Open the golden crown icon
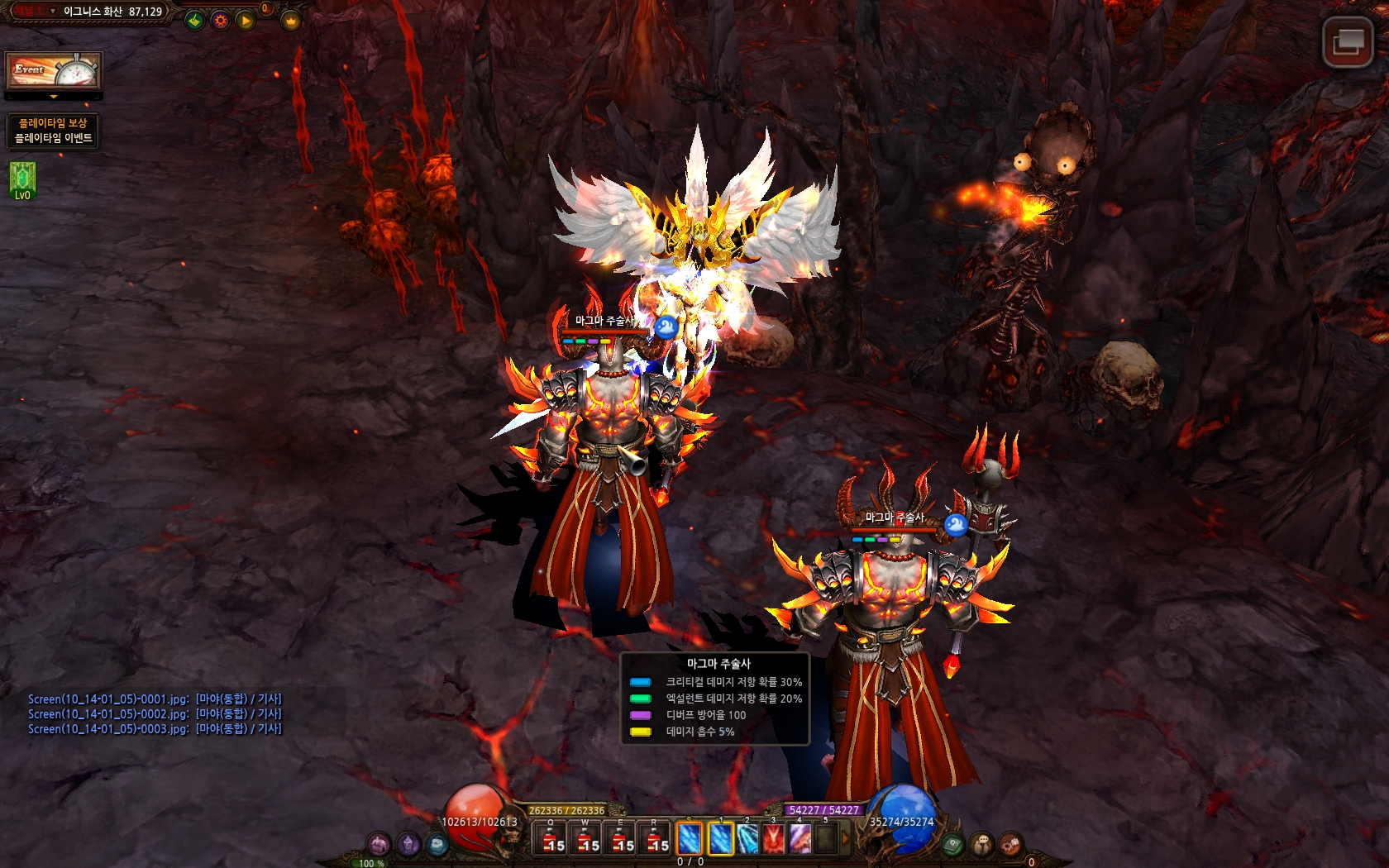The height and width of the screenshot is (868, 1389). (290, 20)
